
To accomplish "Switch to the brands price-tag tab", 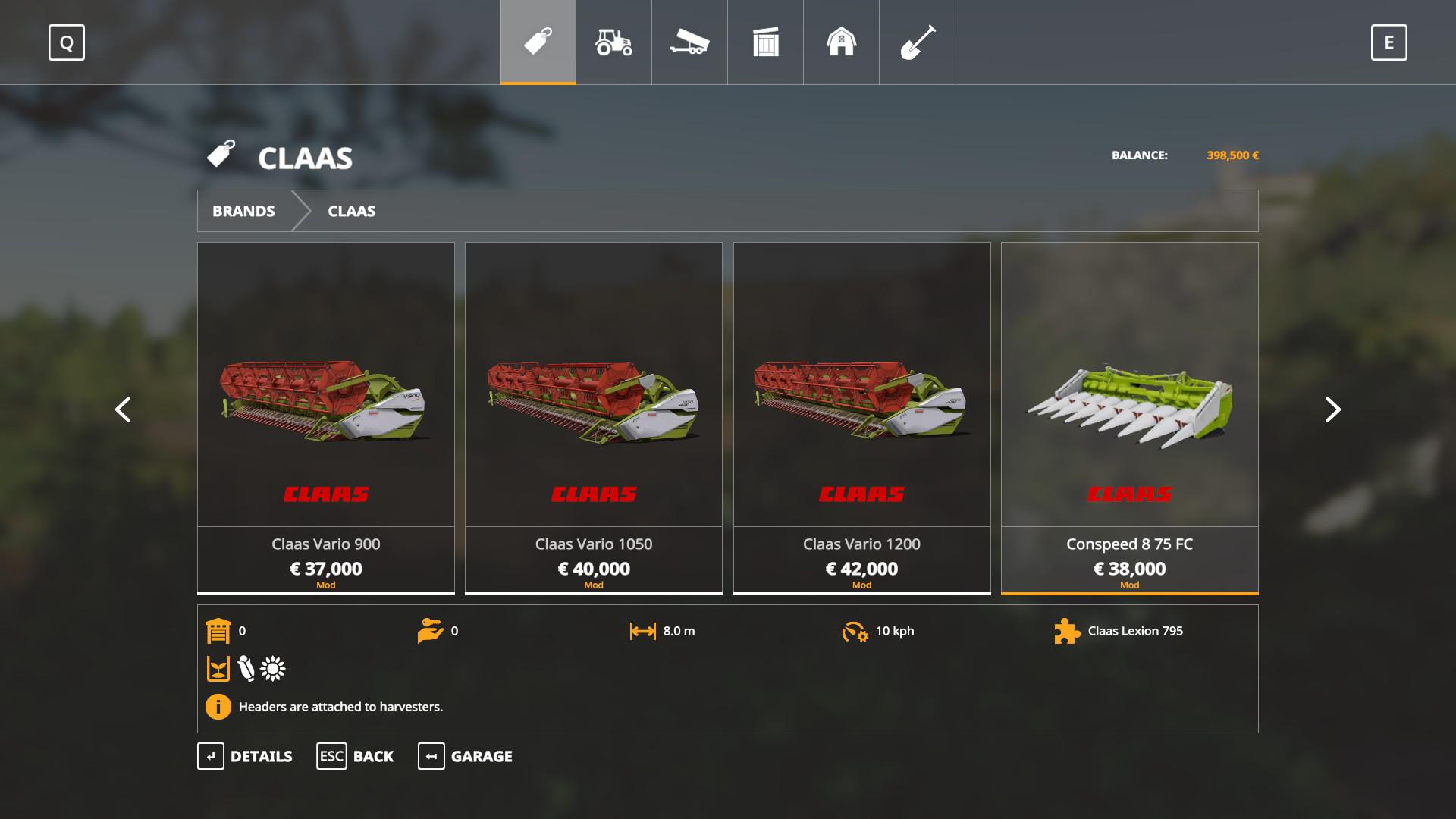I will 538,42.
